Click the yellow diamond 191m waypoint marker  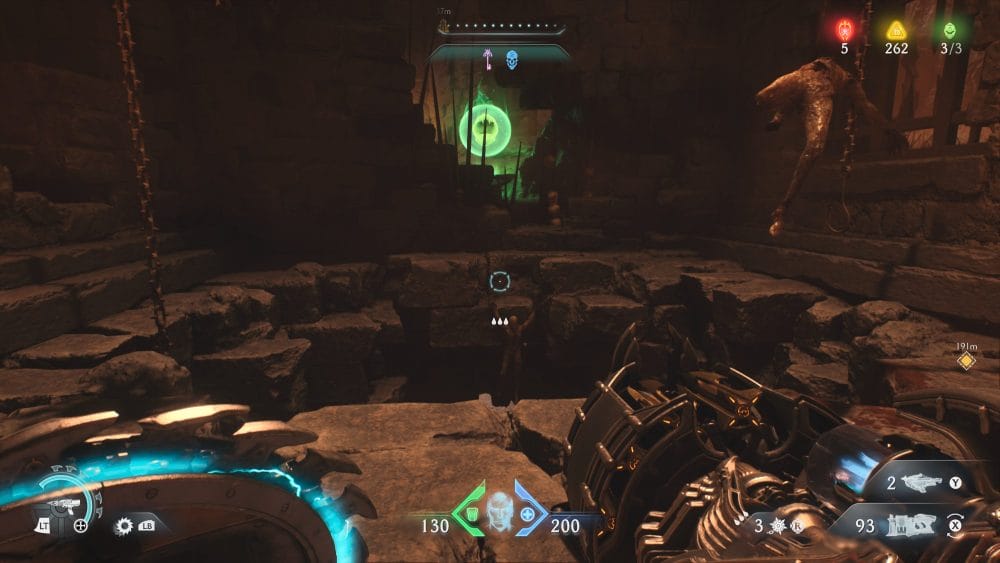[x=965, y=361]
